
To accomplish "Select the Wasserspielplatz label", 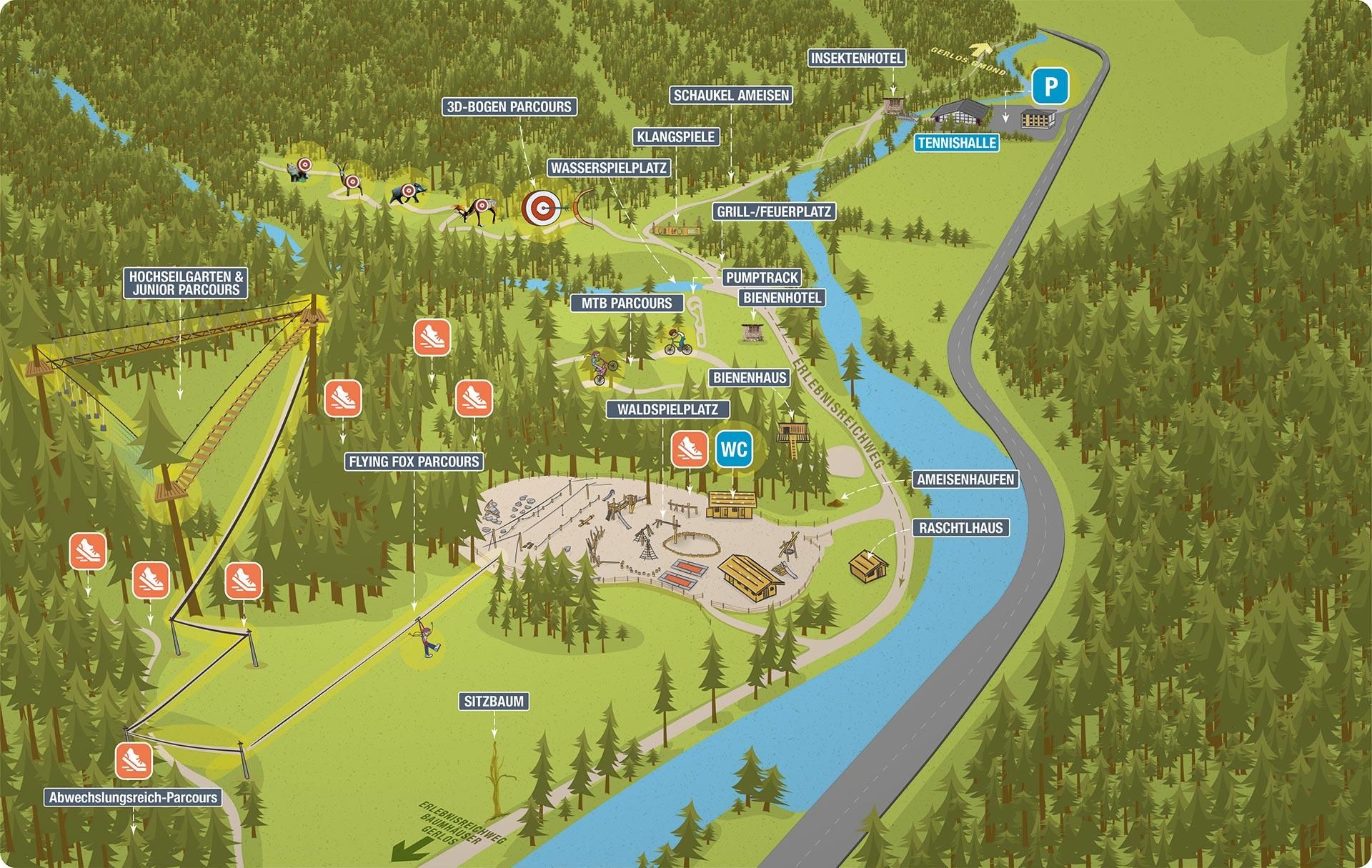I will [608, 168].
